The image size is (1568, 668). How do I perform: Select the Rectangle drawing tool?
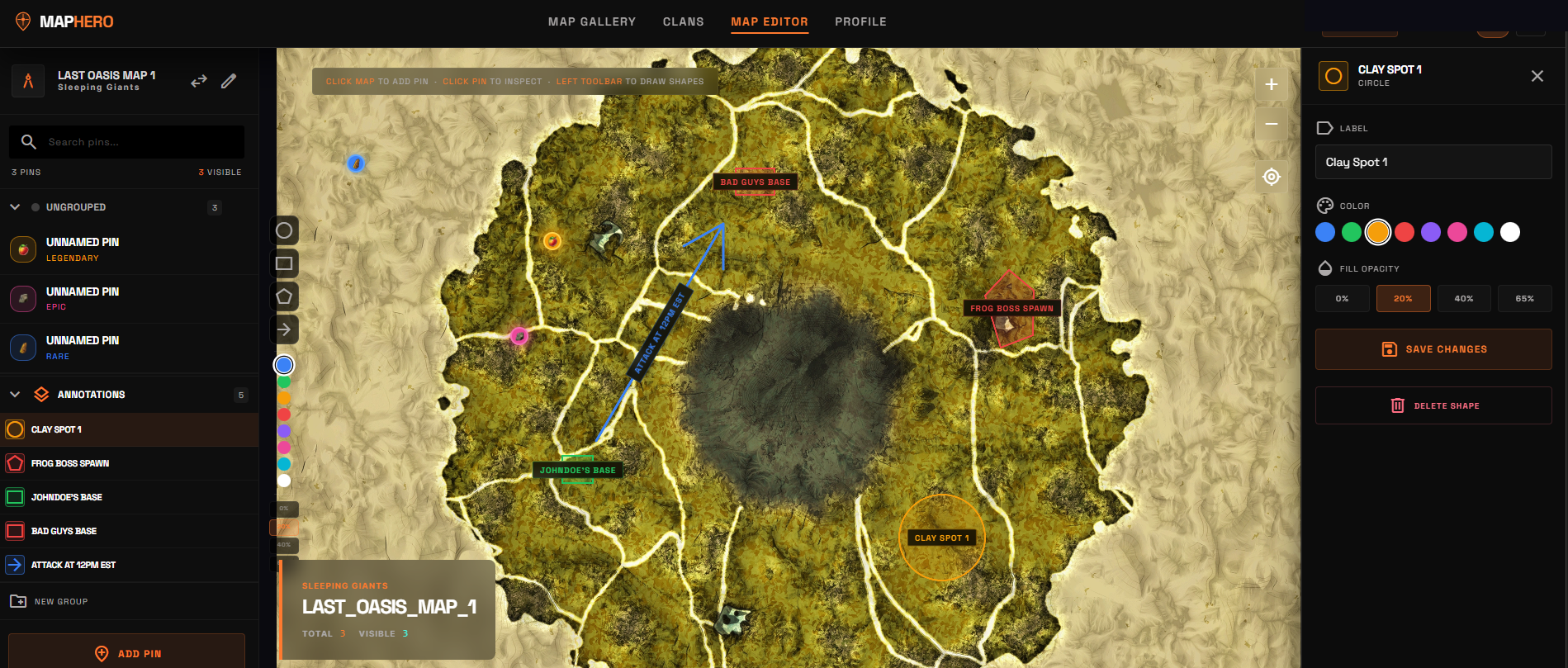pyautogui.click(x=284, y=263)
